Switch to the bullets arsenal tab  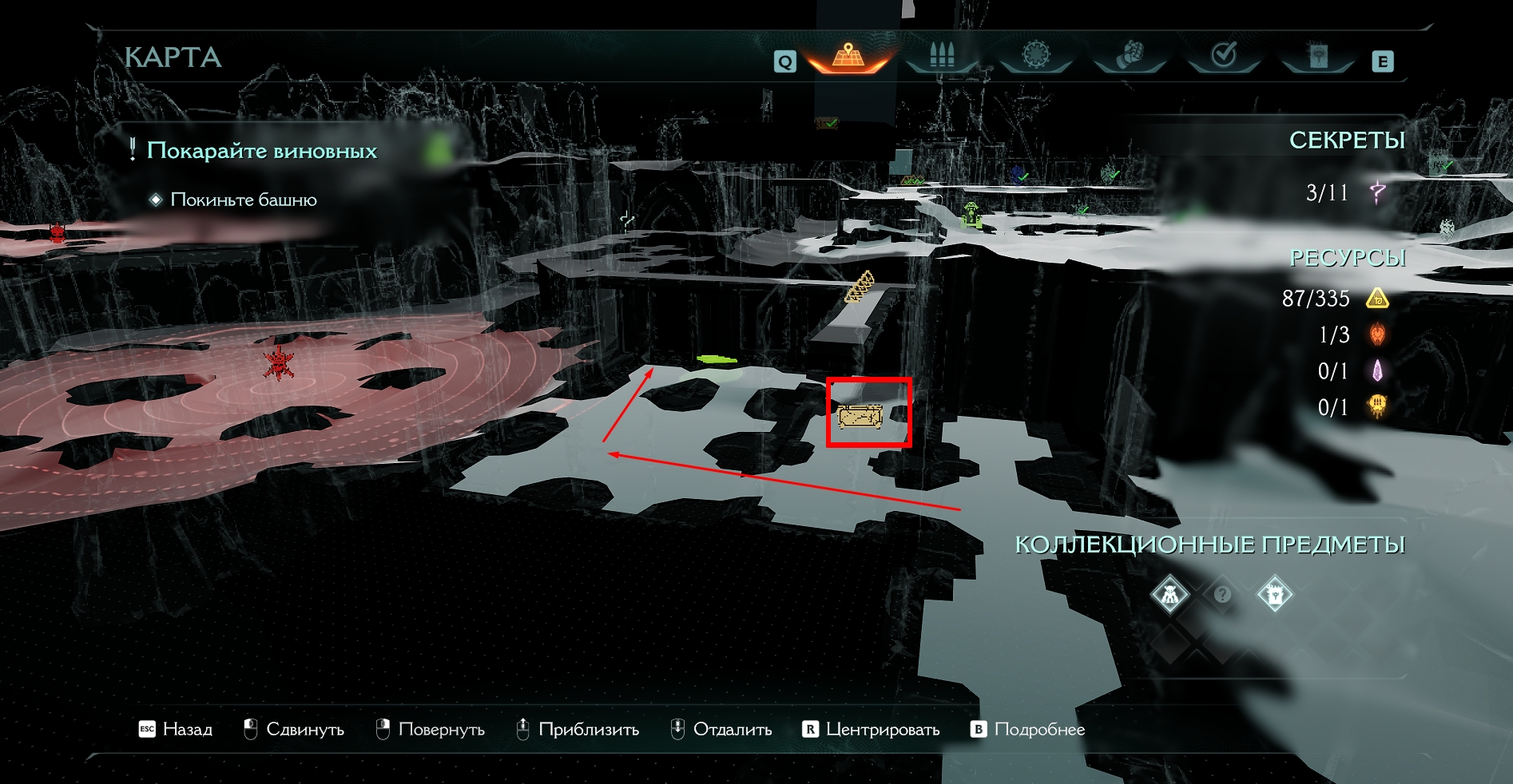(x=942, y=56)
